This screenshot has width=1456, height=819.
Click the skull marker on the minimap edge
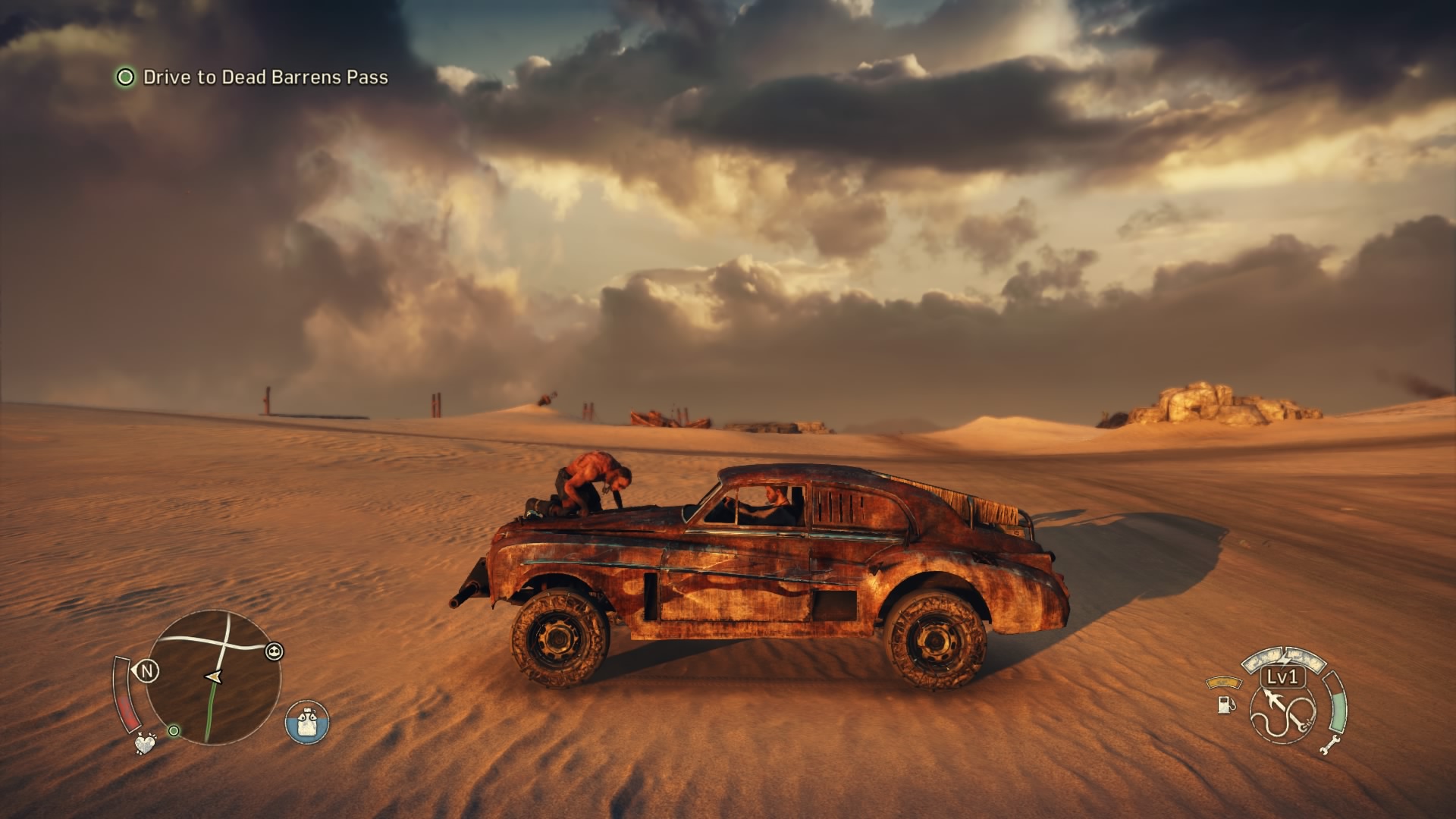[275, 651]
